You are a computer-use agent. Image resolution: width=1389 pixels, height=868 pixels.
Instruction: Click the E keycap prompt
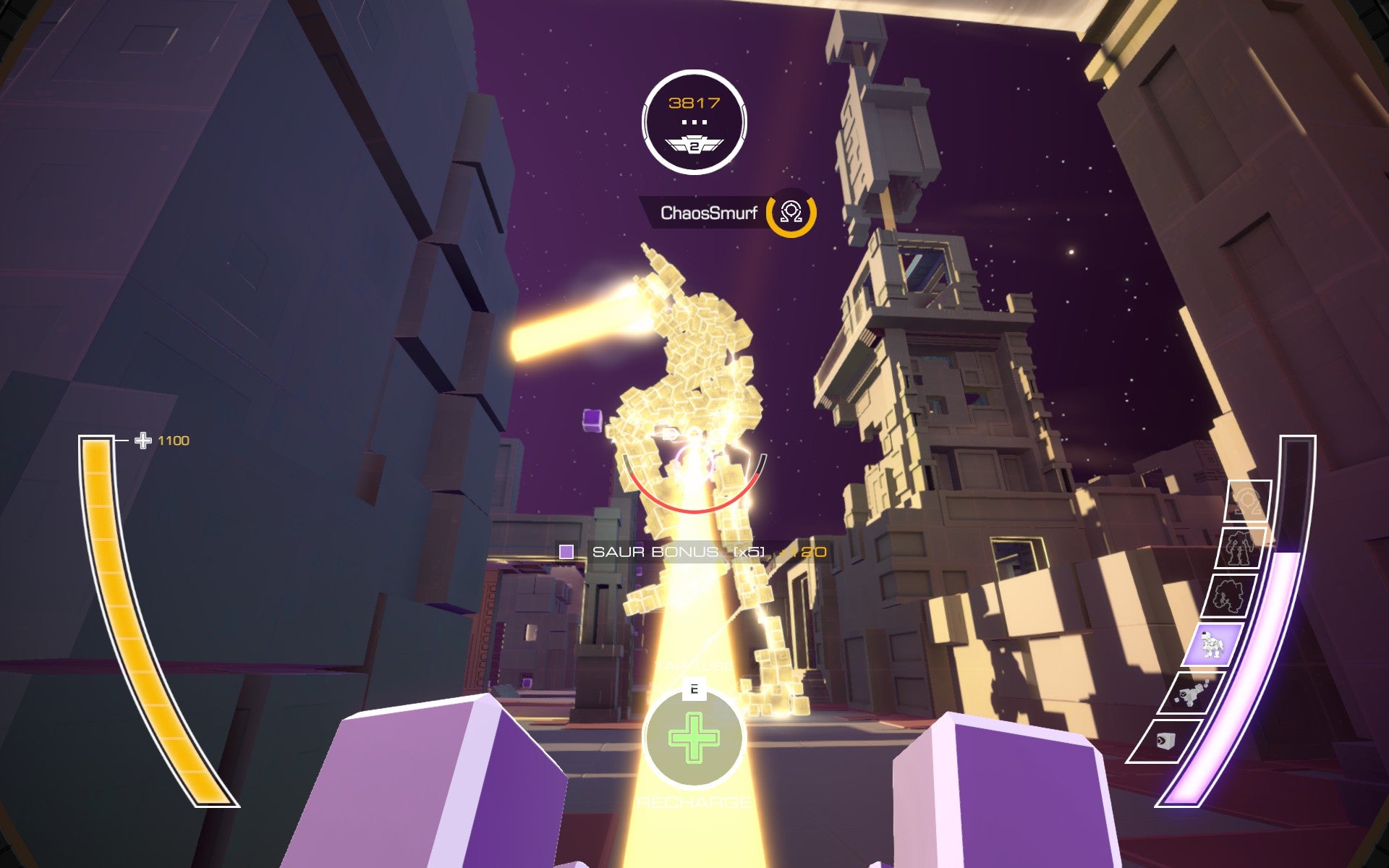pos(694,689)
